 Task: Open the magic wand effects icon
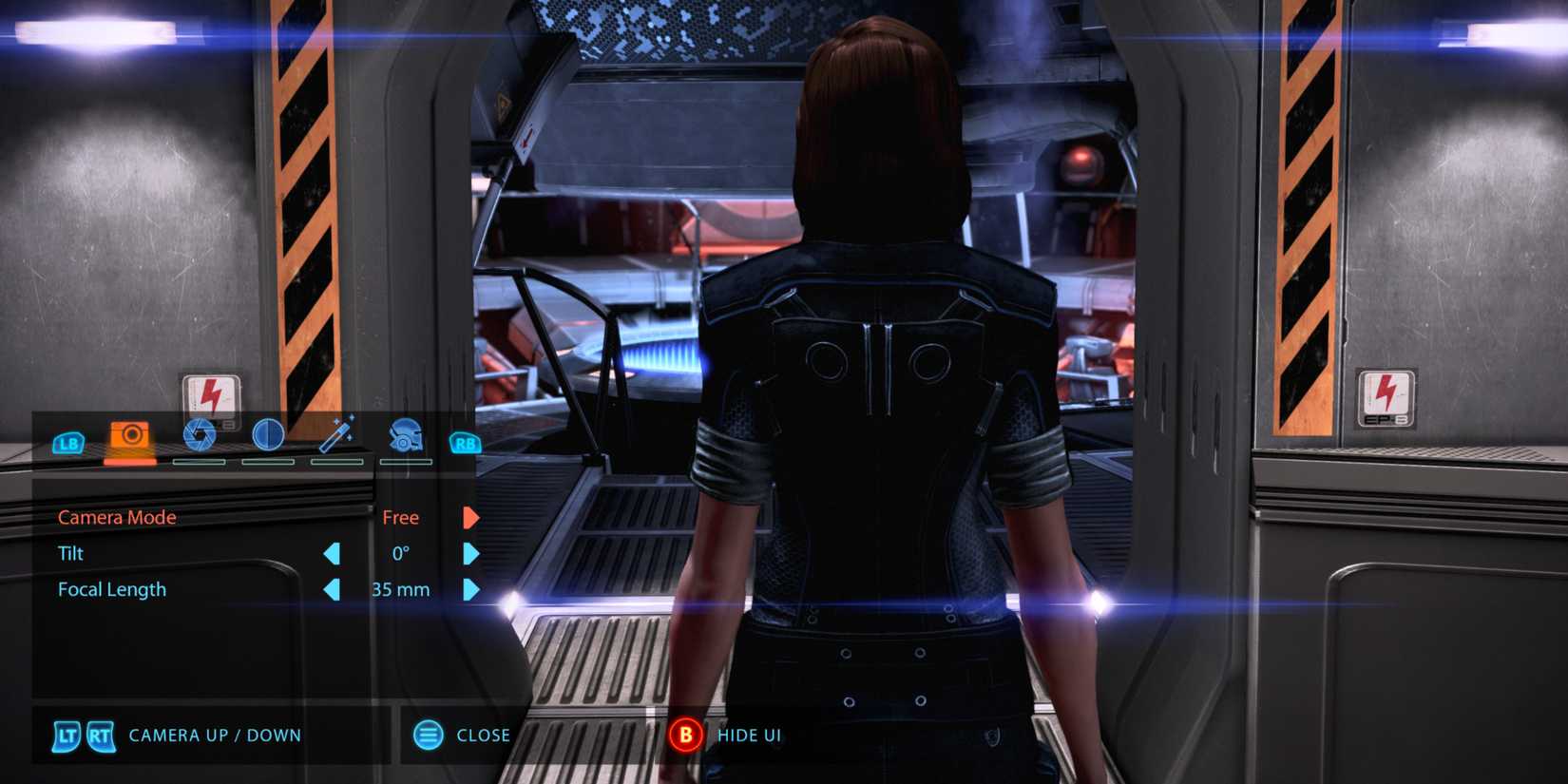pos(338,432)
